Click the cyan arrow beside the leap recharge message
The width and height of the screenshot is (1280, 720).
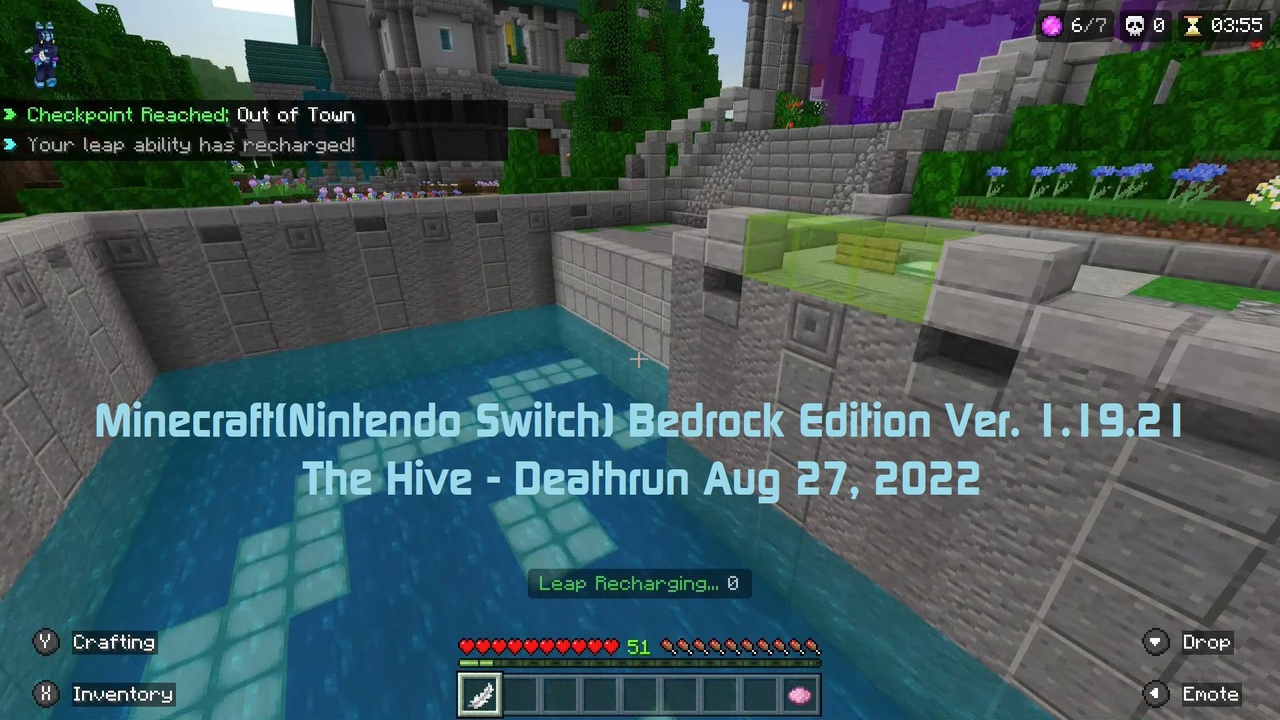(x=10, y=145)
